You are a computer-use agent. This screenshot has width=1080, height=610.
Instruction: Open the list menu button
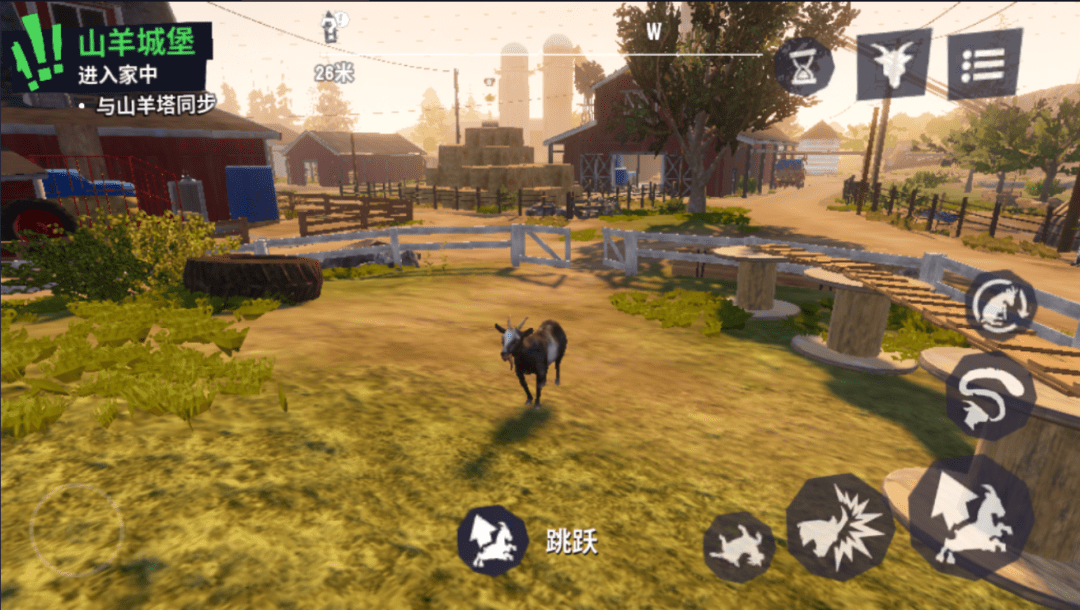984,63
